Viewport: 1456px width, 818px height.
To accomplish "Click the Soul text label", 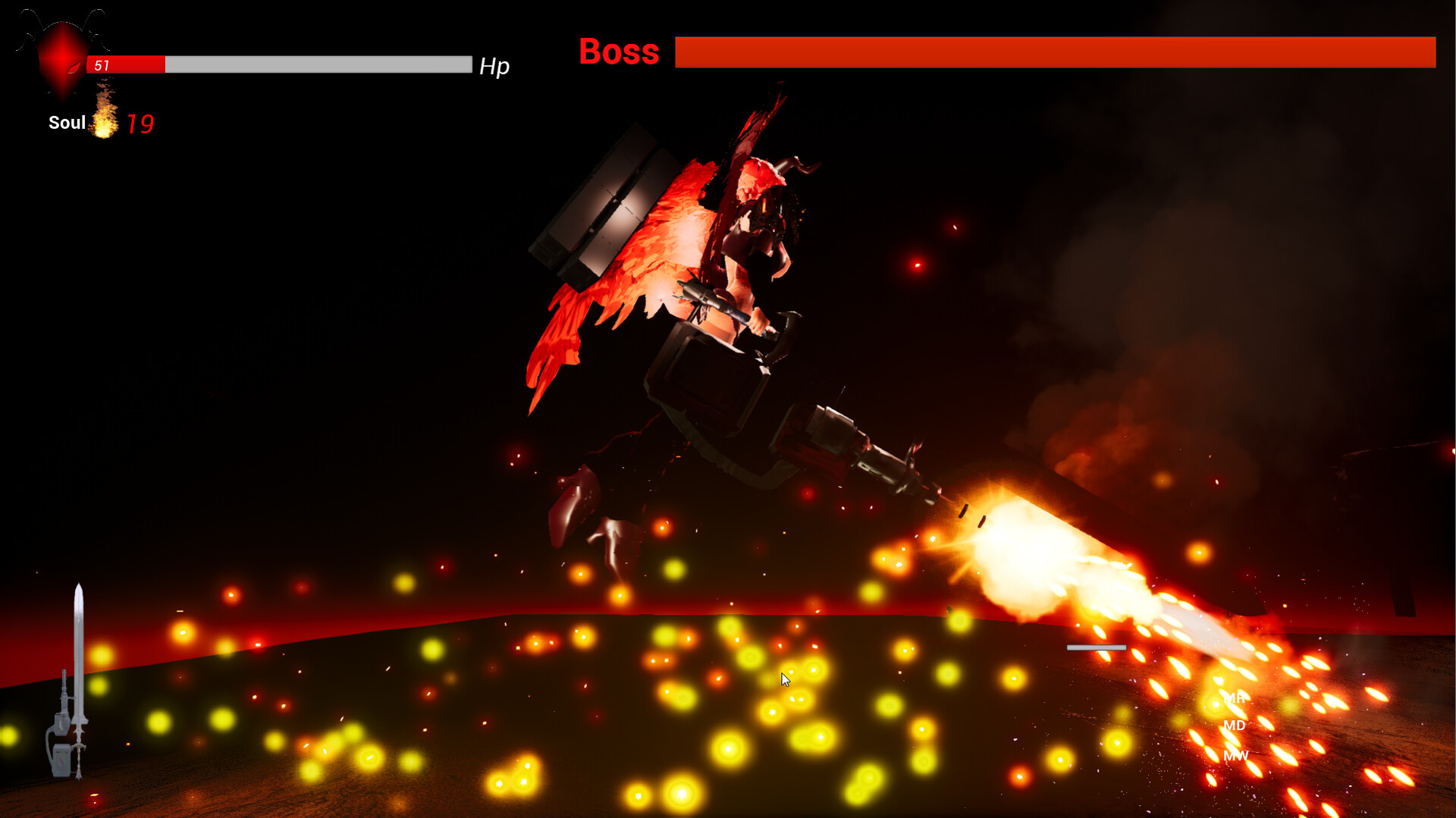I will point(66,122).
